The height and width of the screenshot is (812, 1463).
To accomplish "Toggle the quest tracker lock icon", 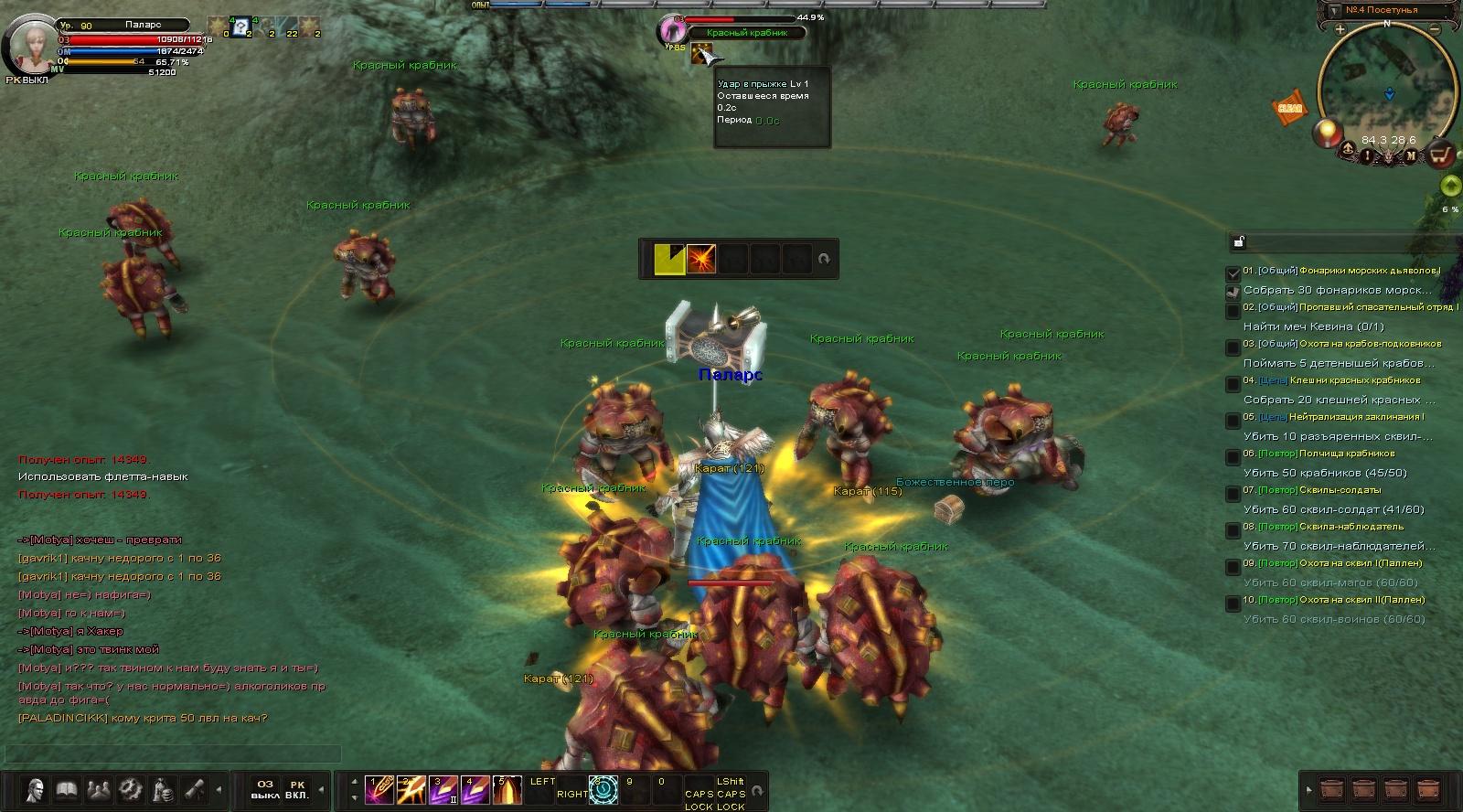I will pos(1238,242).
